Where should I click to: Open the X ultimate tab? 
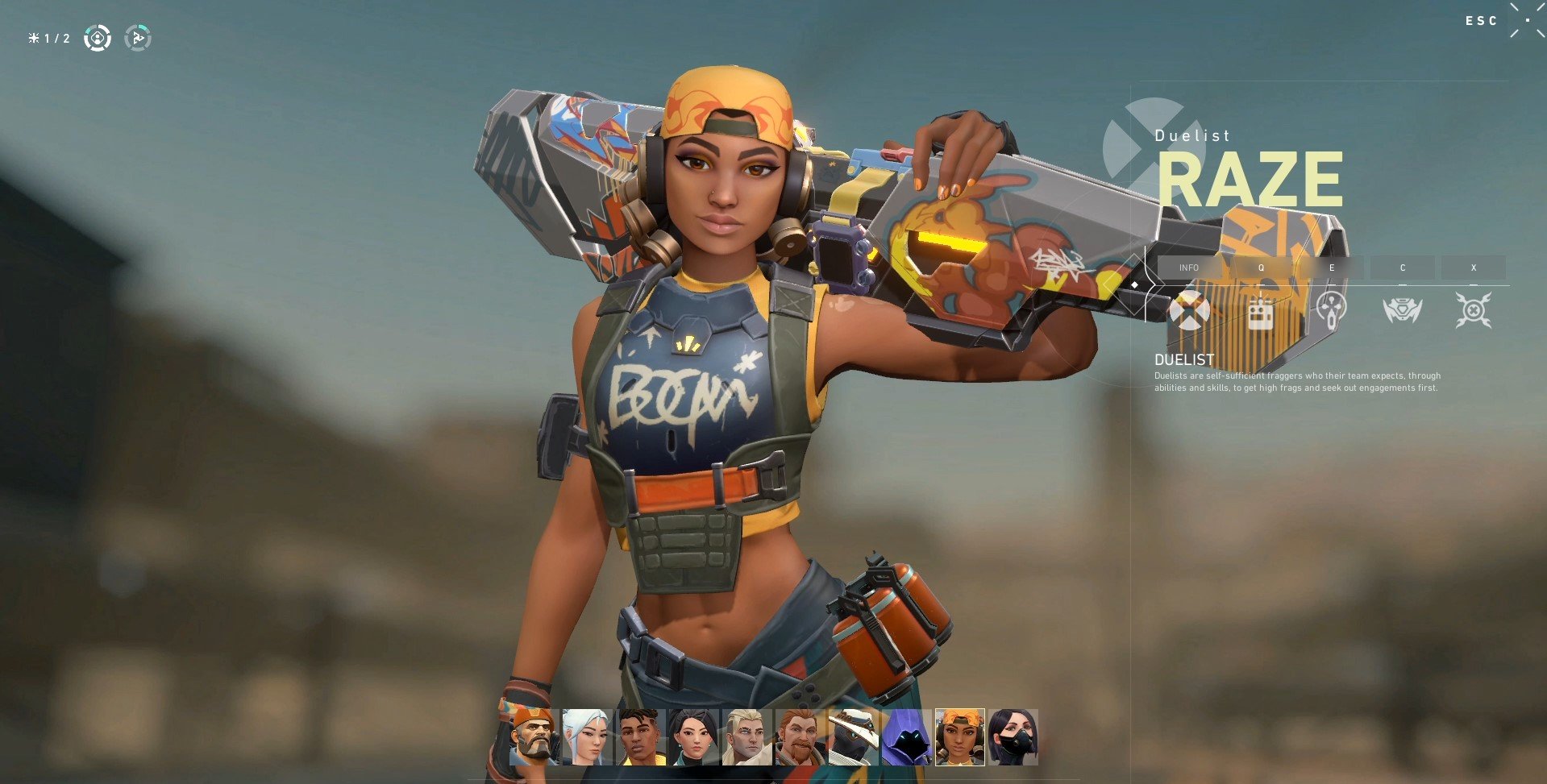pyautogui.click(x=1474, y=268)
